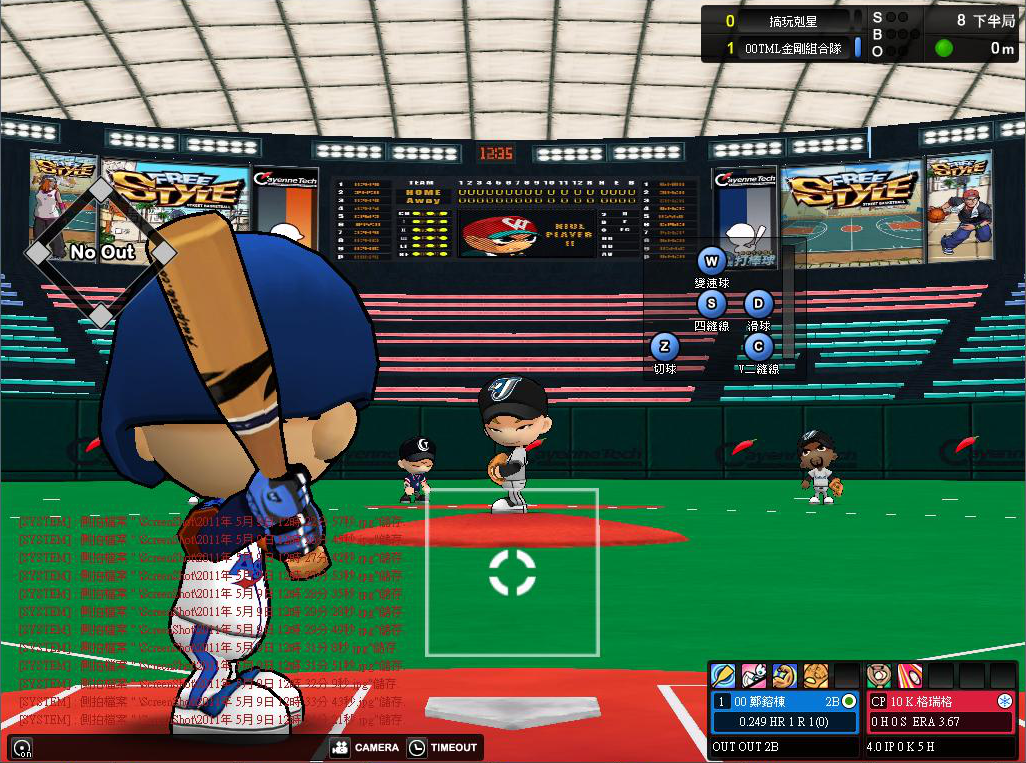Select the baseball bat skill icon

[723, 675]
